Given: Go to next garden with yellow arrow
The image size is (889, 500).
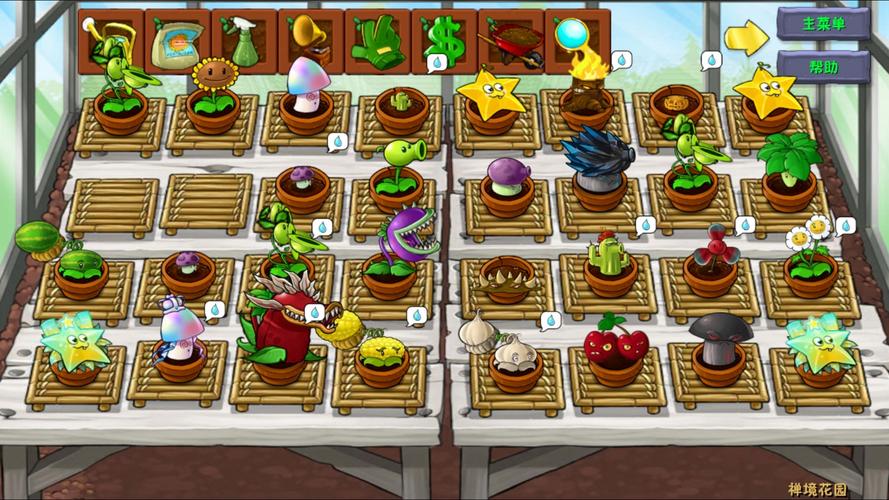Looking at the screenshot, I should coord(746,38).
